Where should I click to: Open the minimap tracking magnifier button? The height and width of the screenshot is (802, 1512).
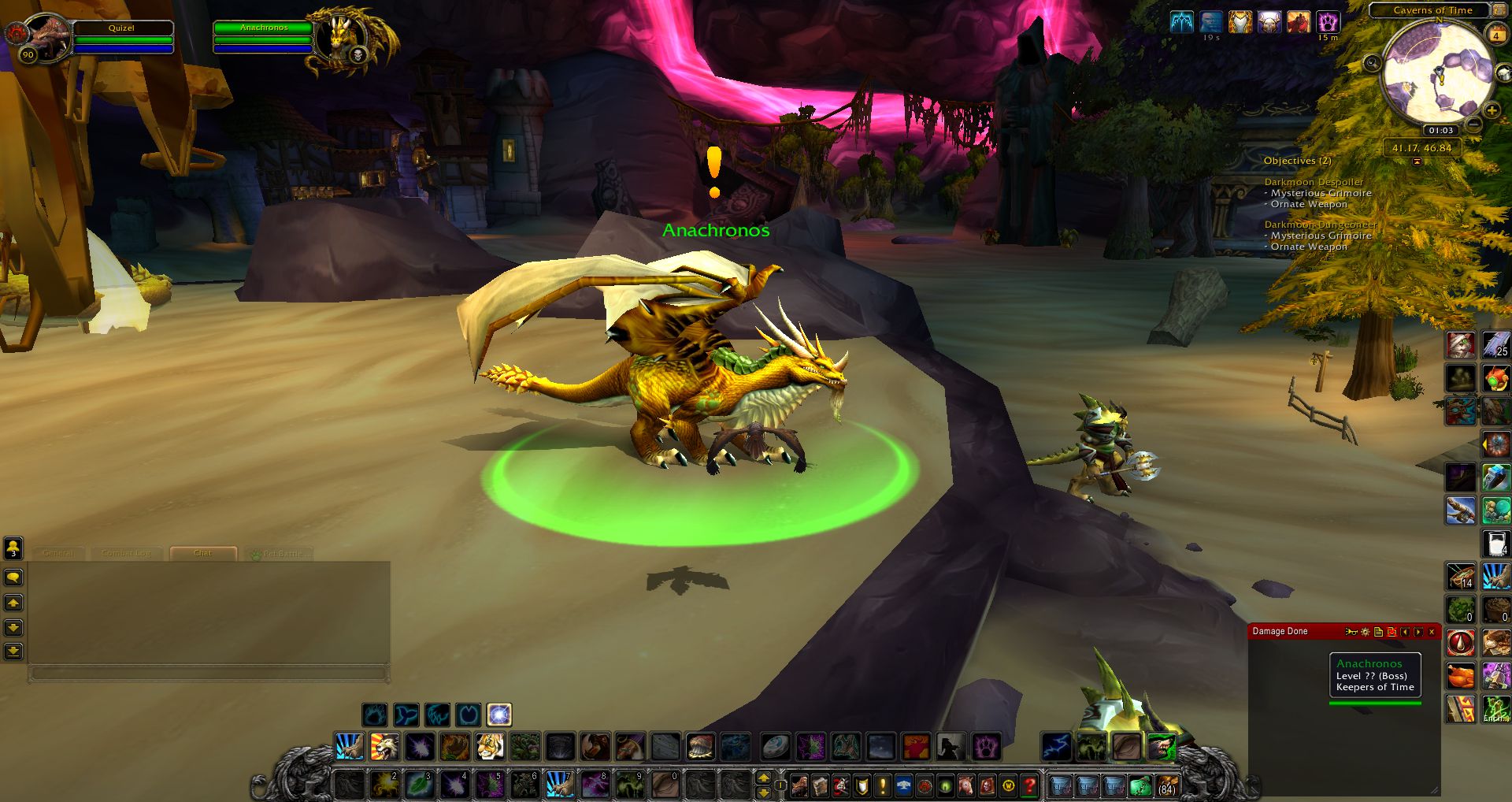[x=1373, y=63]
